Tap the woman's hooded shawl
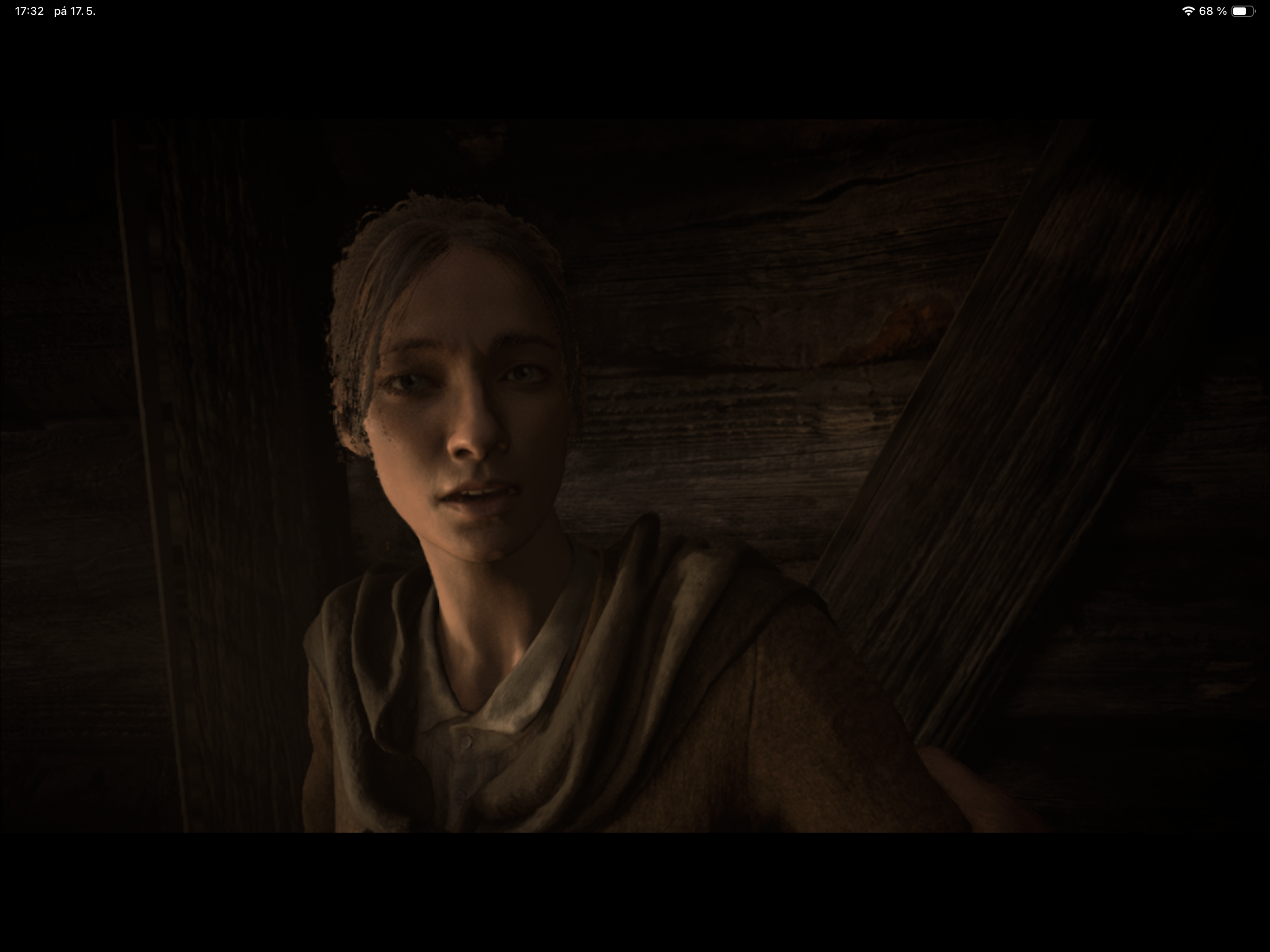This screenshot has width=1270, height=952. click(x=660, y=632)
